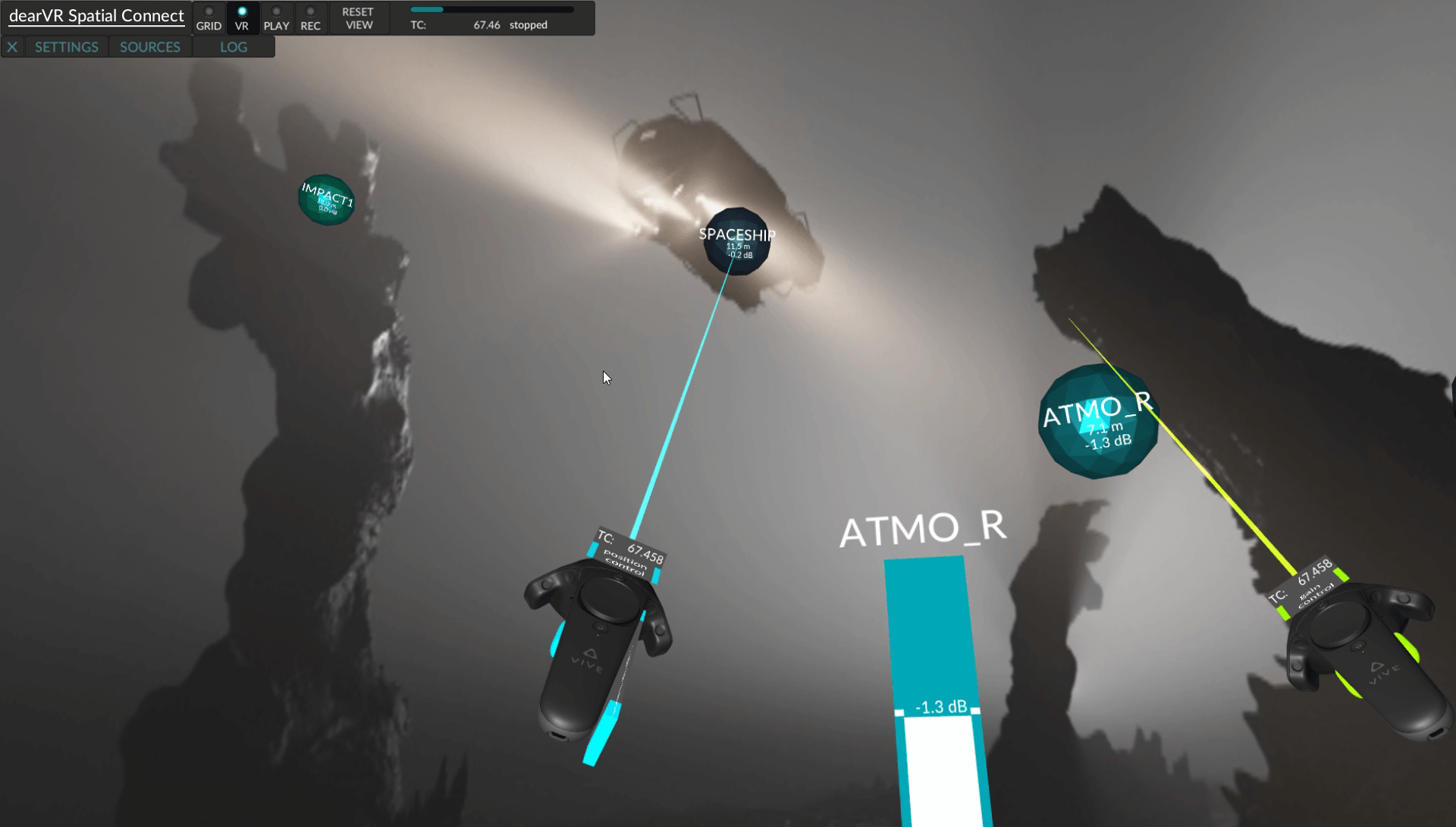1456x827 pixels.
Task: Click the dearVR Spatial Connect title link
Action: pyautogui.click(x=96, y=14)
